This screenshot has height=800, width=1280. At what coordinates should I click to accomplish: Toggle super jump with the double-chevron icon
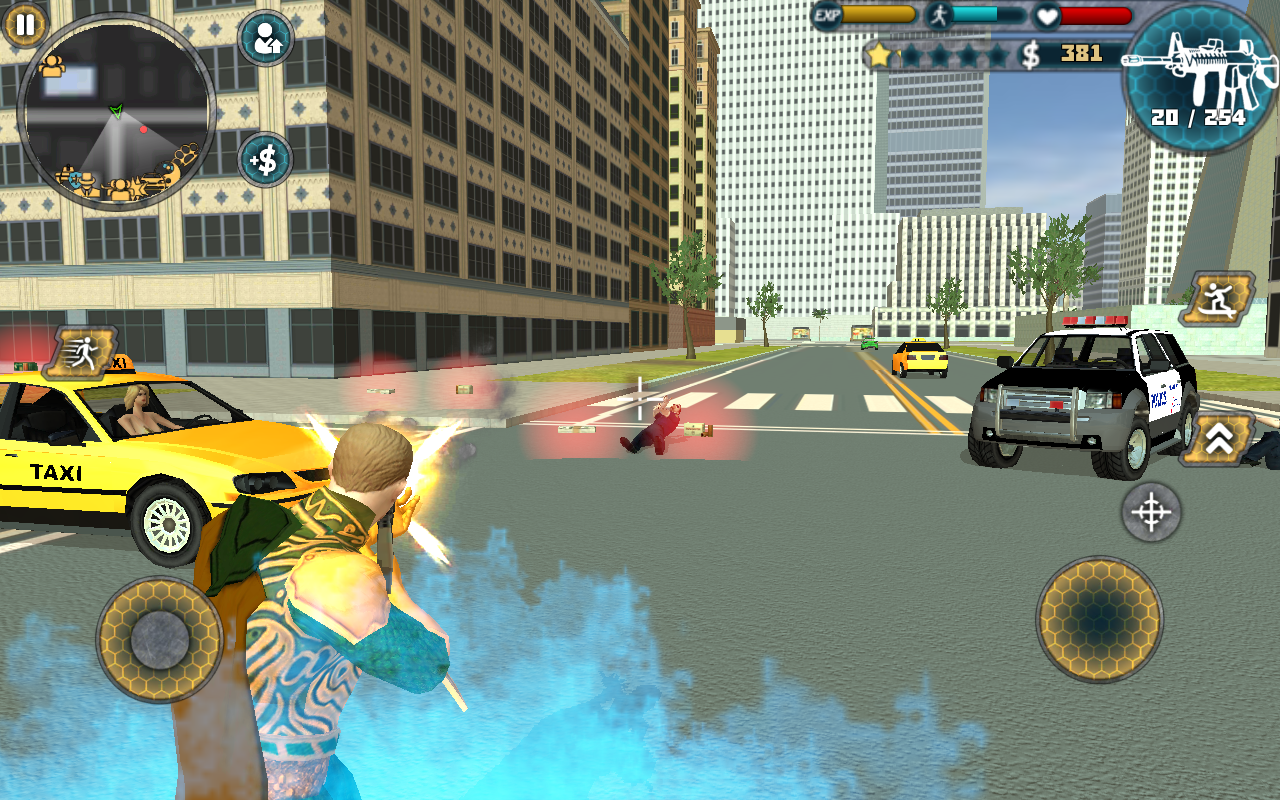(x=1220, y=440)
